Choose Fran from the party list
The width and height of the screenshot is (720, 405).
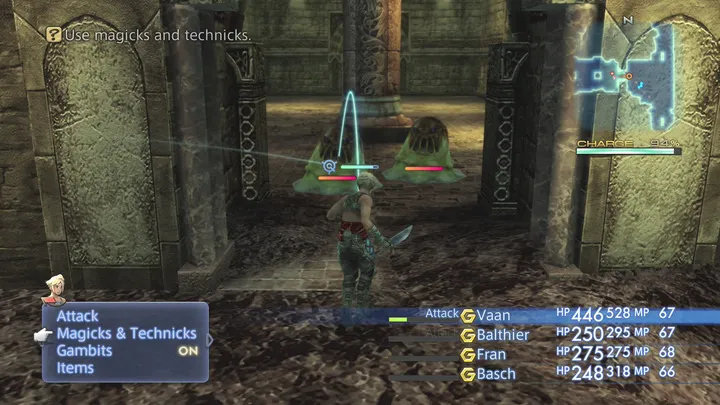pos(491,354)
